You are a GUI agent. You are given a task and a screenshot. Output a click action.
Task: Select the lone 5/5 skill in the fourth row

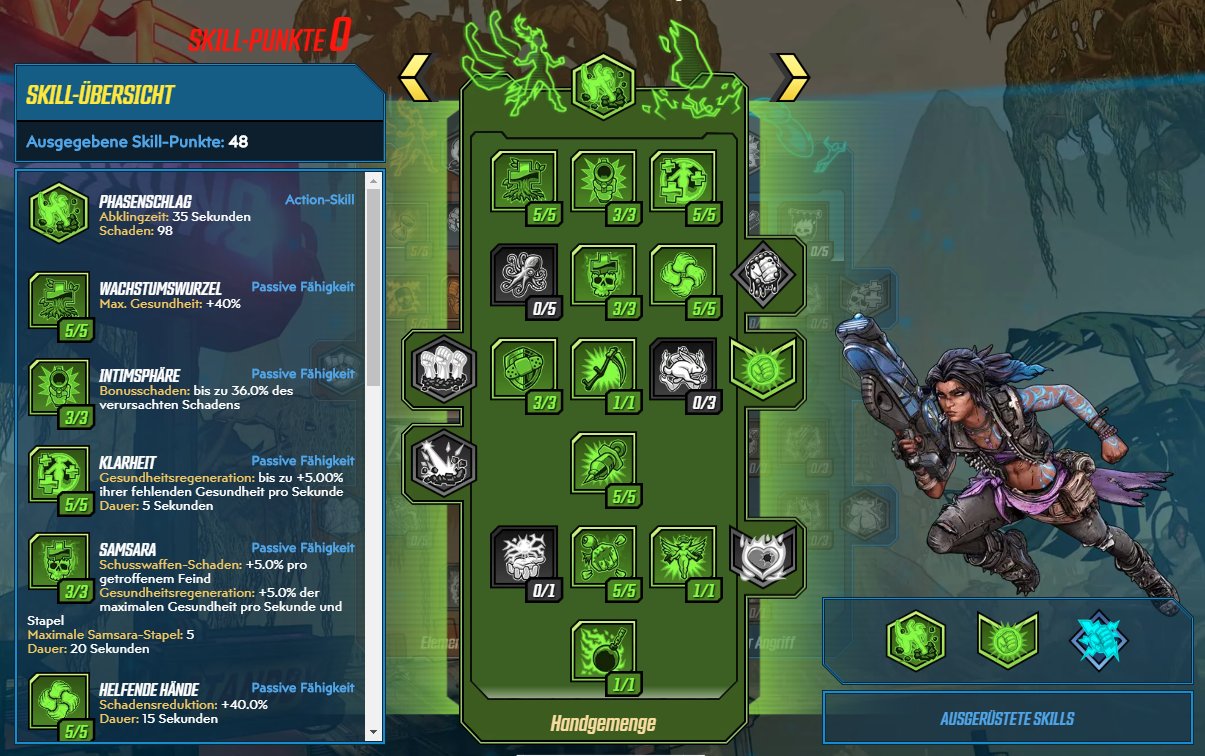[604, 463]
